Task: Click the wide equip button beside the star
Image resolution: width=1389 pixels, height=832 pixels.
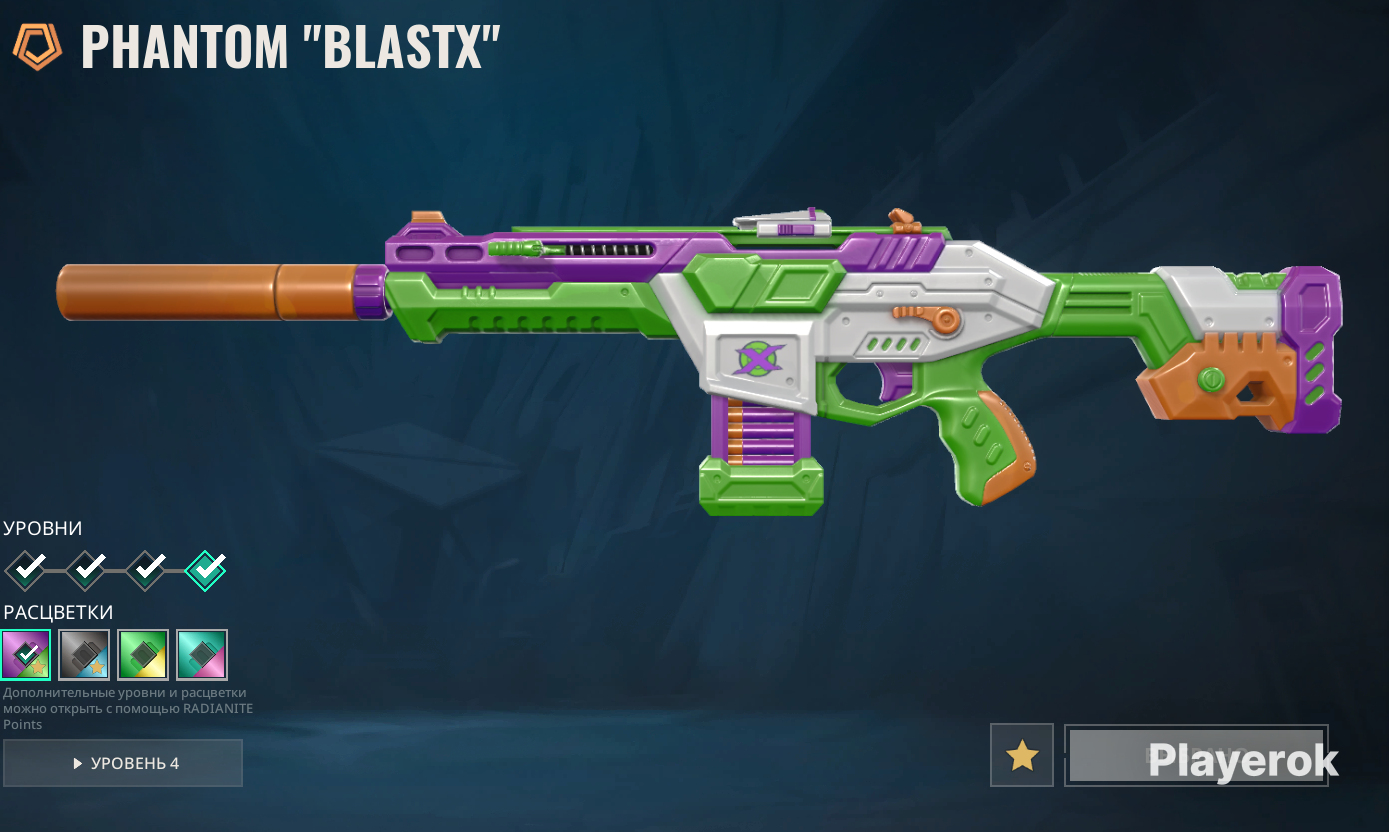Action: [x=1196, y=755]
